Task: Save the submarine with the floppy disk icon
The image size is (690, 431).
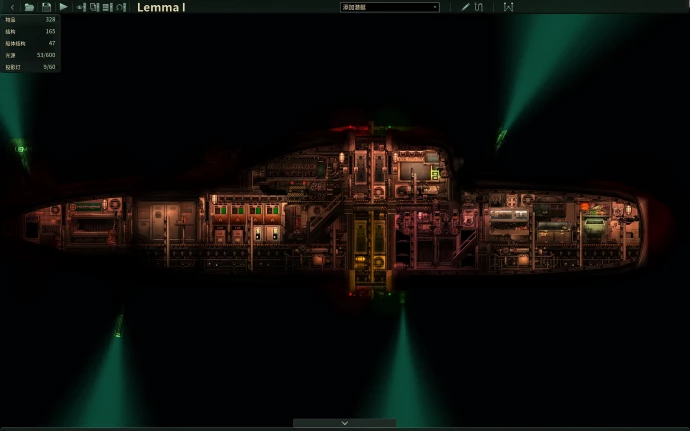Action: (x=46, y=7)
